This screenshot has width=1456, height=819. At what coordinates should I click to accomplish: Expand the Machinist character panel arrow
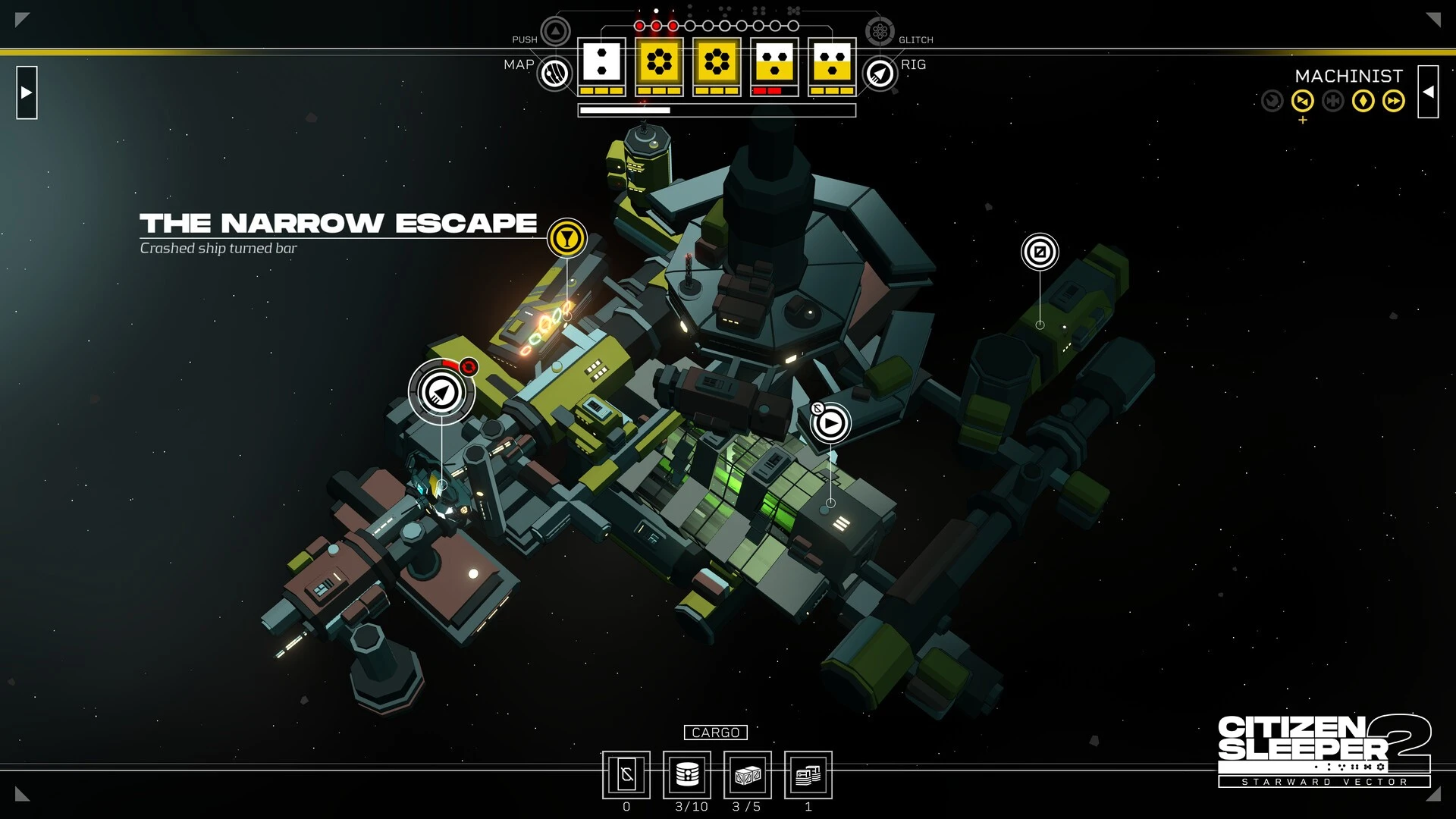click(1428, 92)
